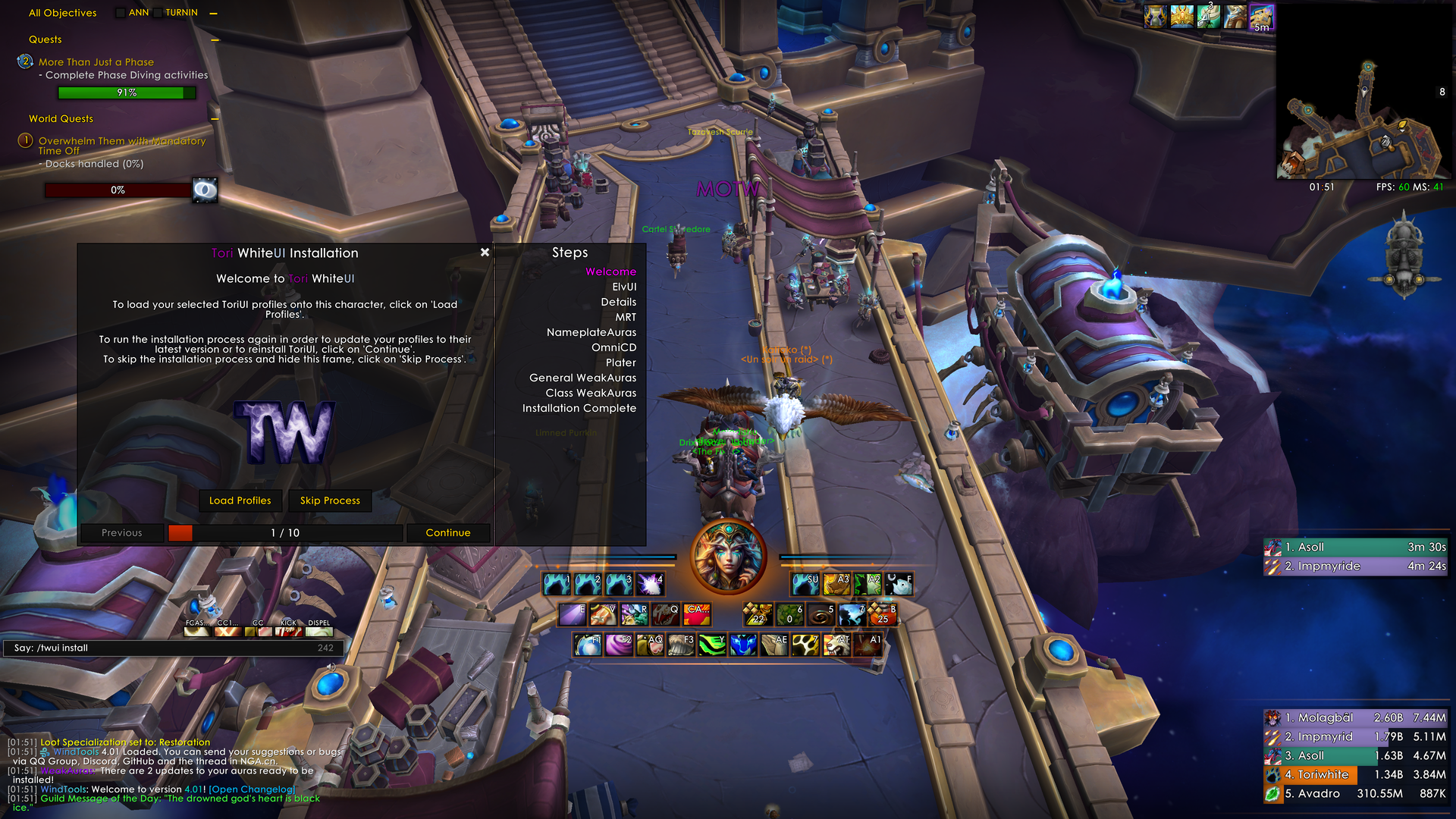The height and width of the screenshot is (819, 1456).
Task: Continue to the next installation step
Action: tap(447, 533)
